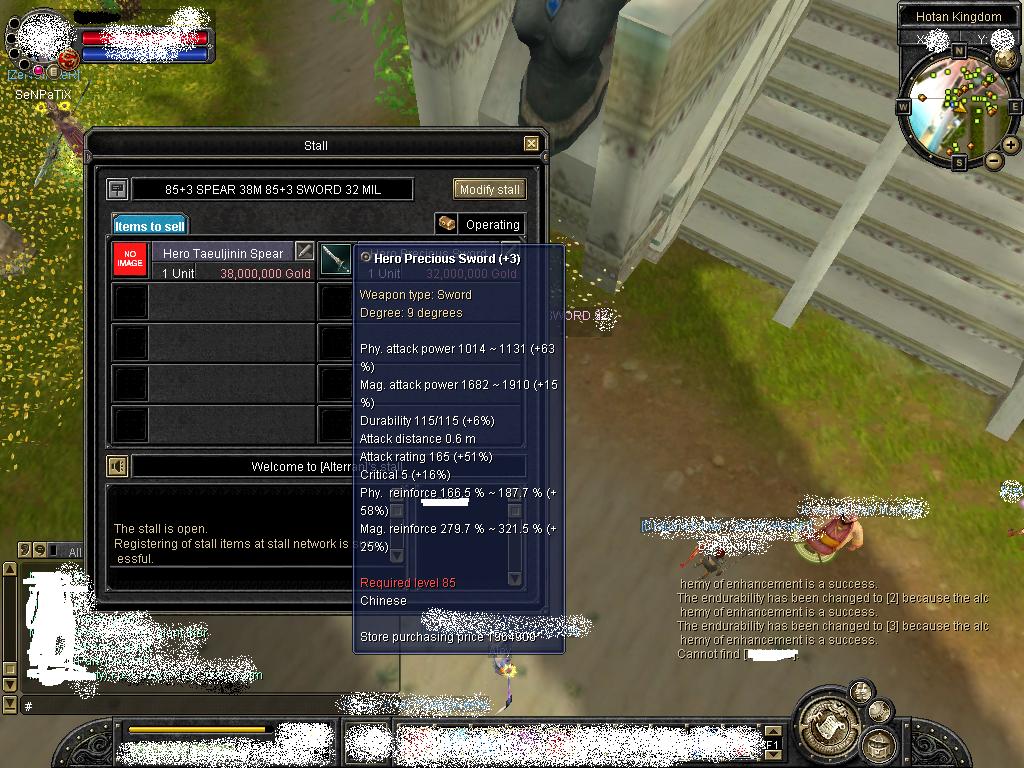
Task: Click the Modify stall button
Action: 489,189
